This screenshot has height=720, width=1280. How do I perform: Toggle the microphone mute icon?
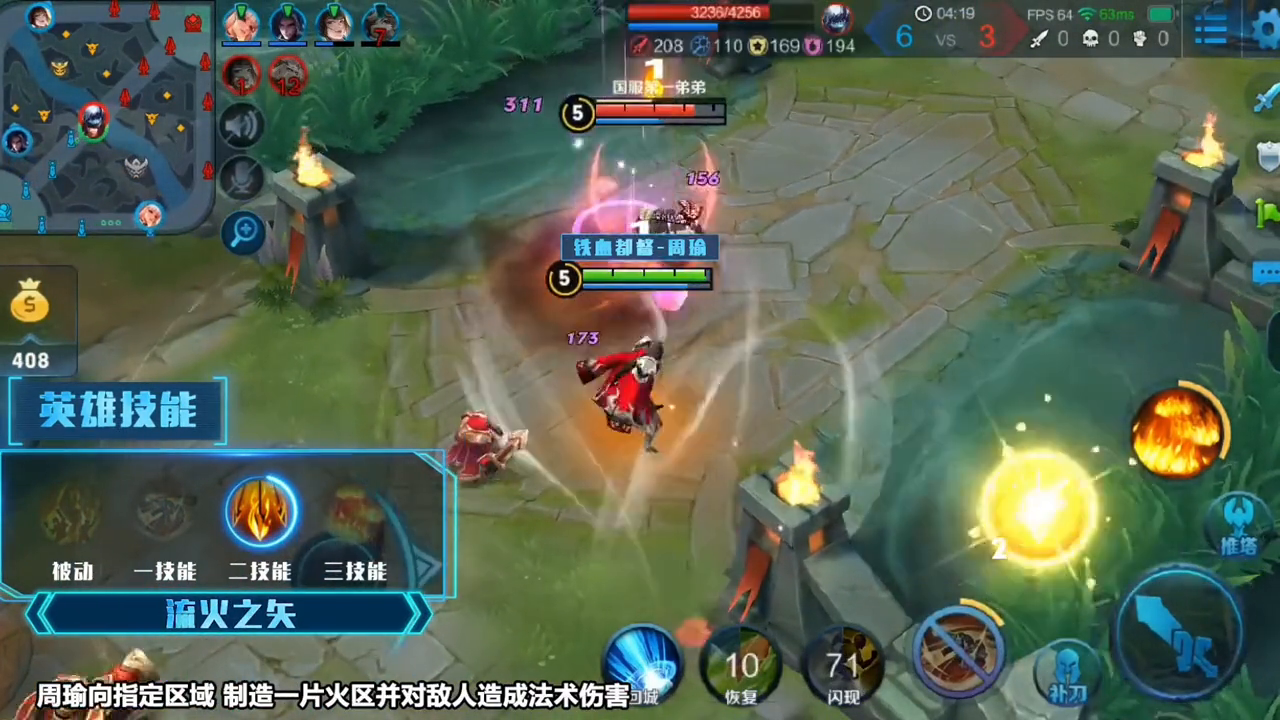pyautogui.click(x=243, y=180)
